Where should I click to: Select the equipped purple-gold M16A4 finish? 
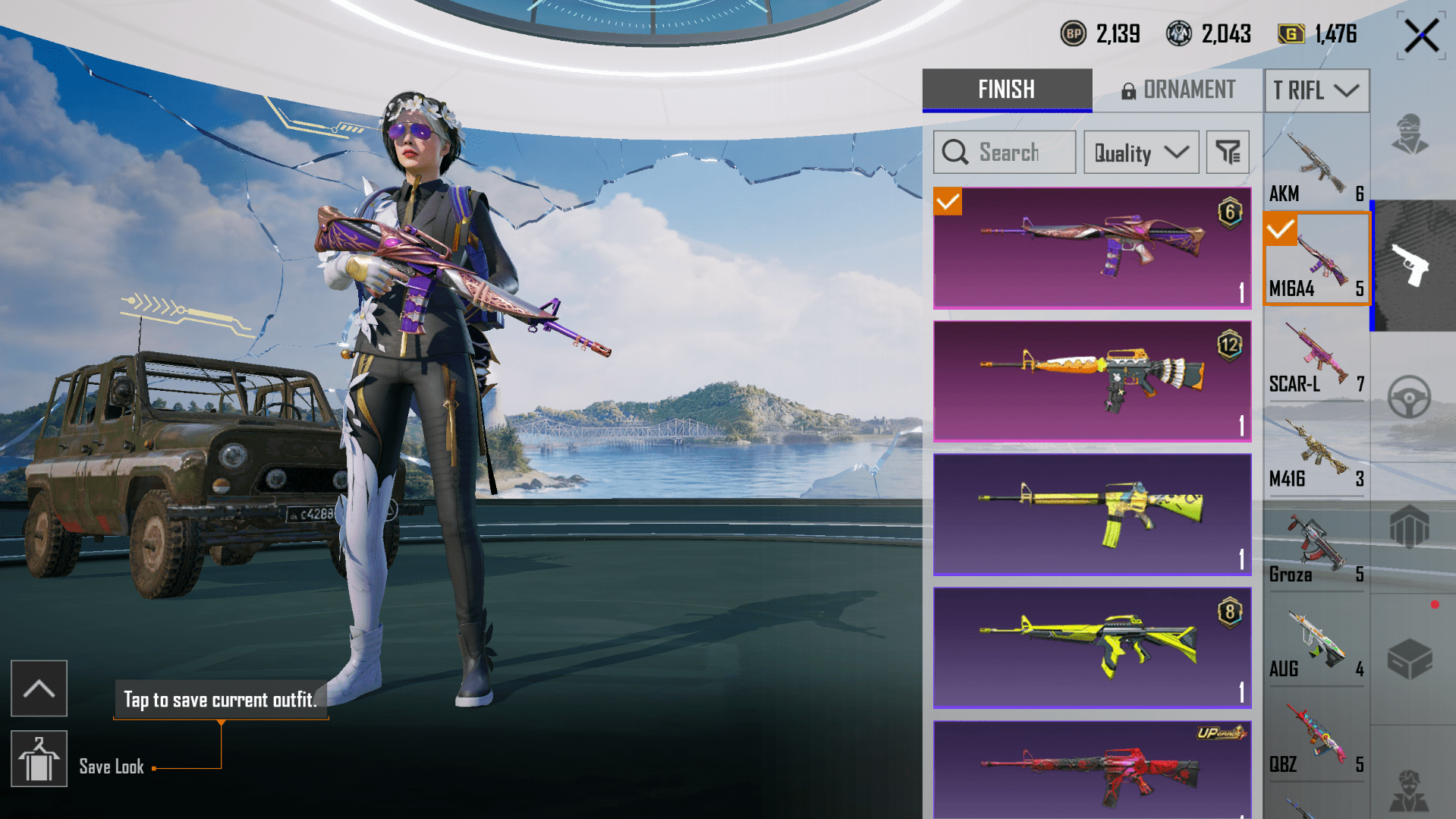coord(1092,247)
